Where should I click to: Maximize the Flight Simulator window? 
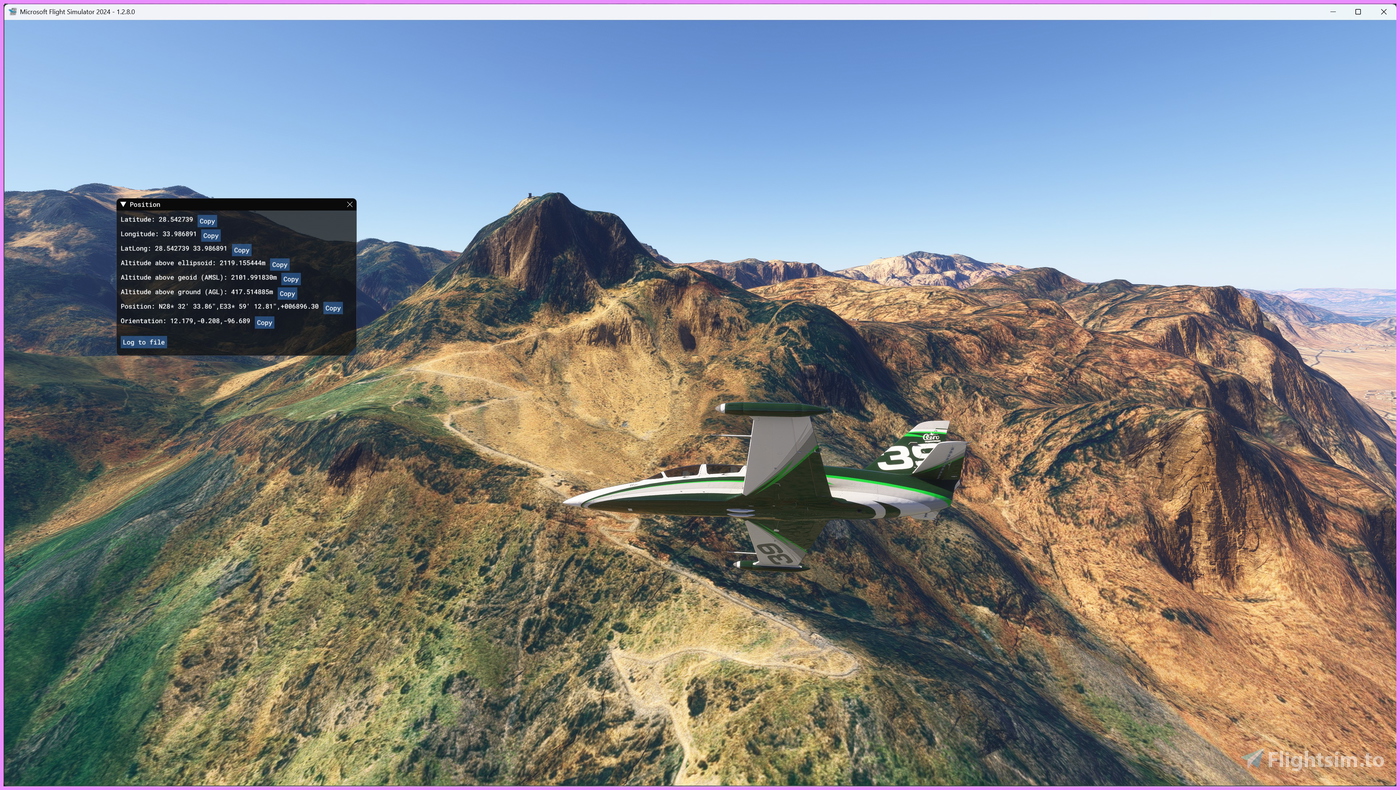coord(1358,12)
